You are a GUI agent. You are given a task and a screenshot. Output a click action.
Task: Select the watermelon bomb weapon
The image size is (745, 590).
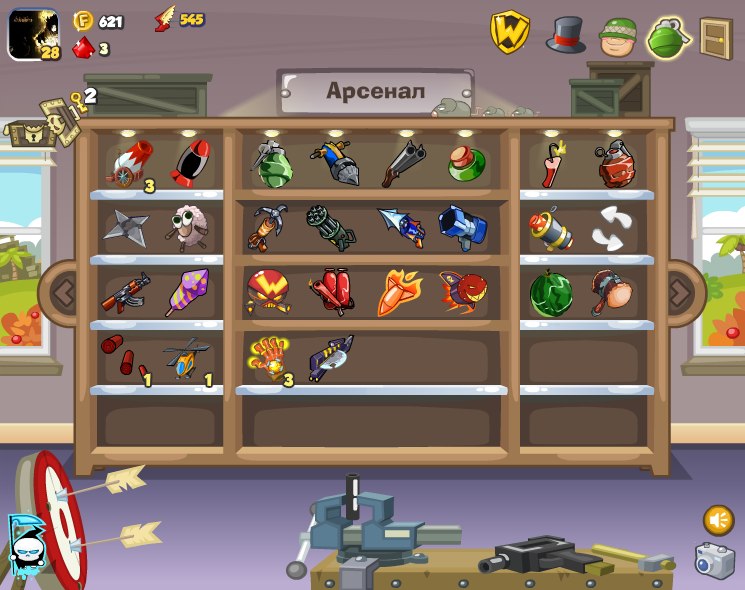tap(549, 293)
